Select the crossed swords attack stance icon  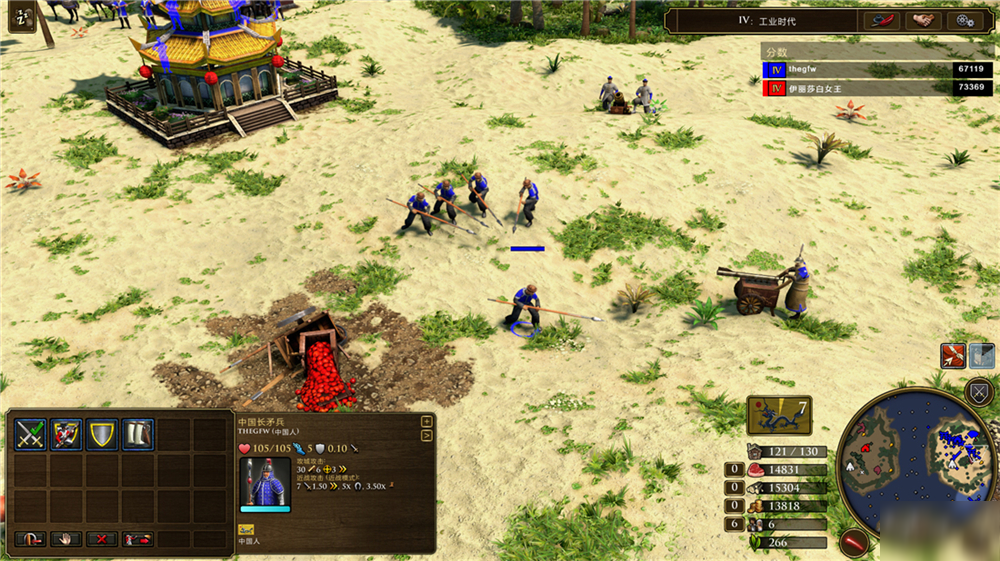[30, 434]
